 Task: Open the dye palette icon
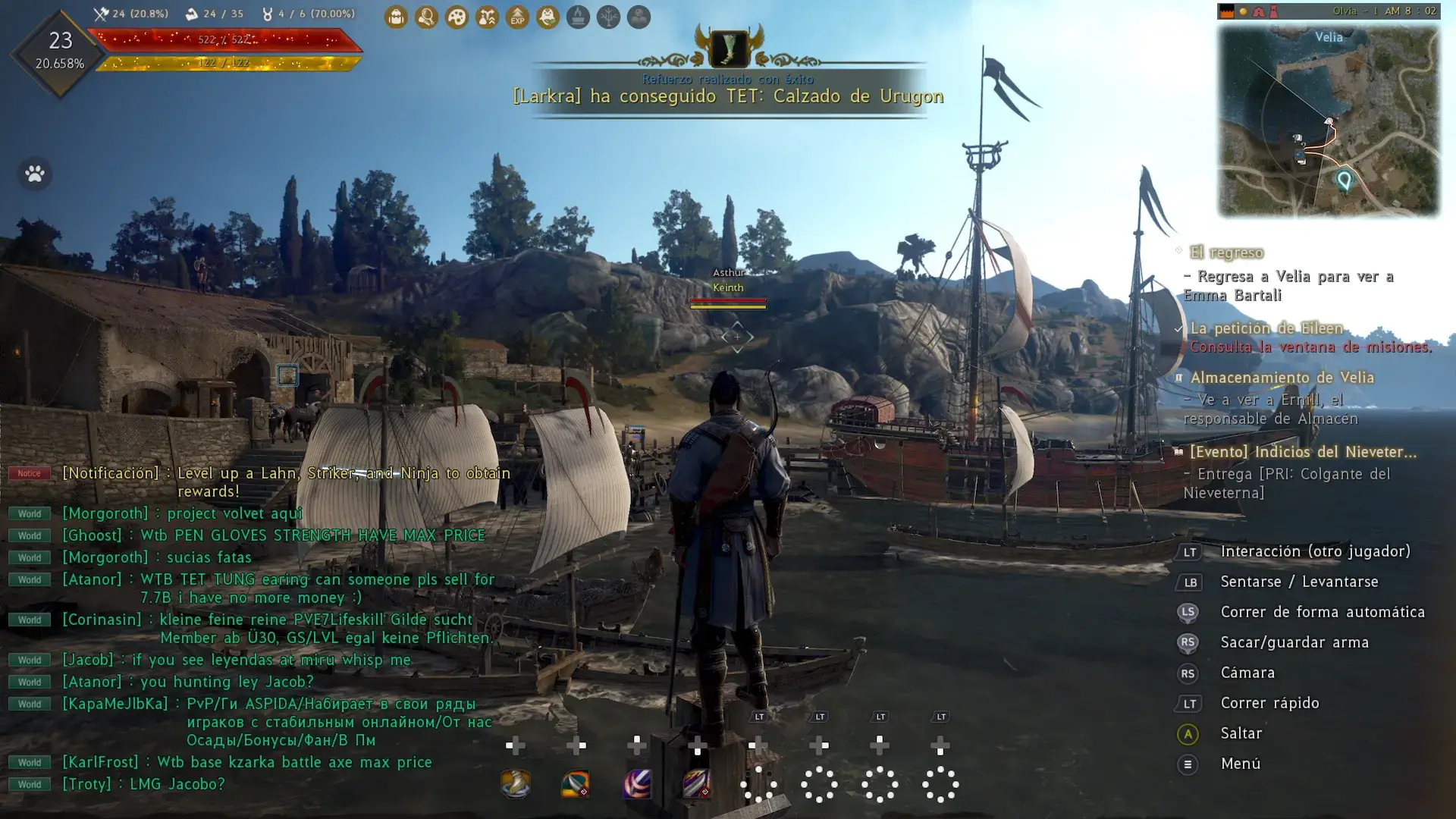[x=457, y=17]
